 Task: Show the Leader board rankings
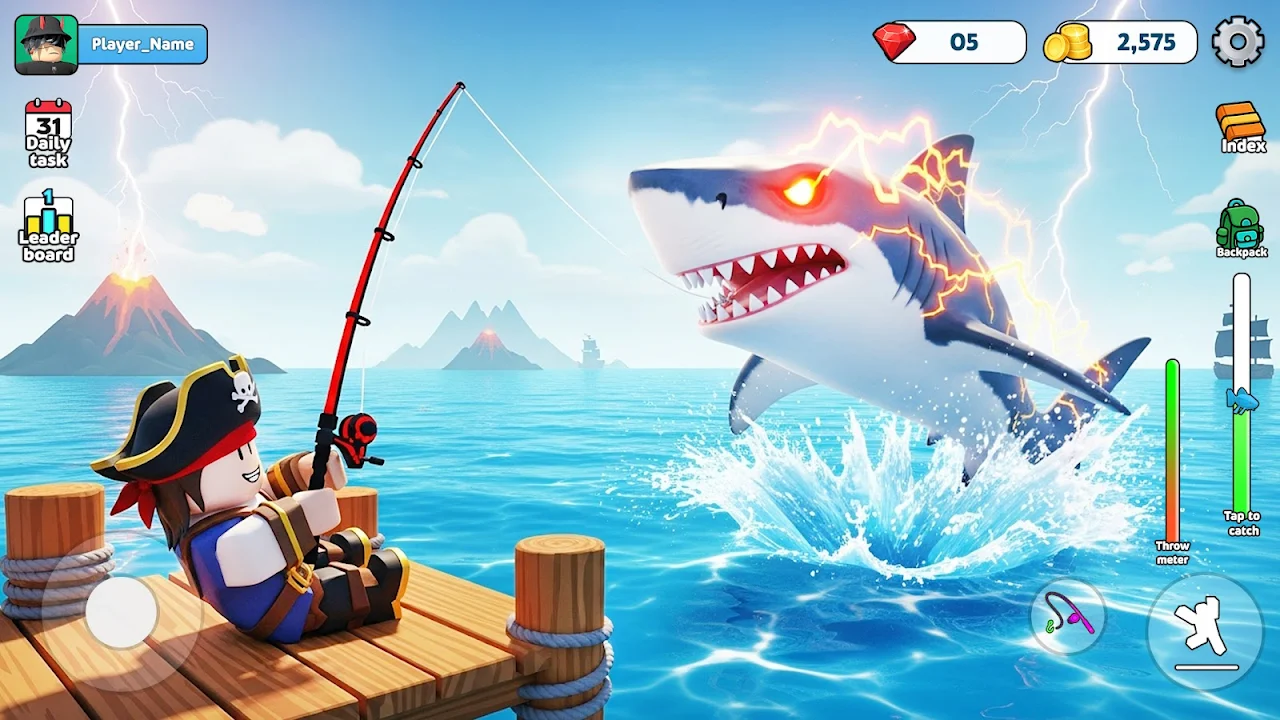pyautogui.click(x=48, y=226)
